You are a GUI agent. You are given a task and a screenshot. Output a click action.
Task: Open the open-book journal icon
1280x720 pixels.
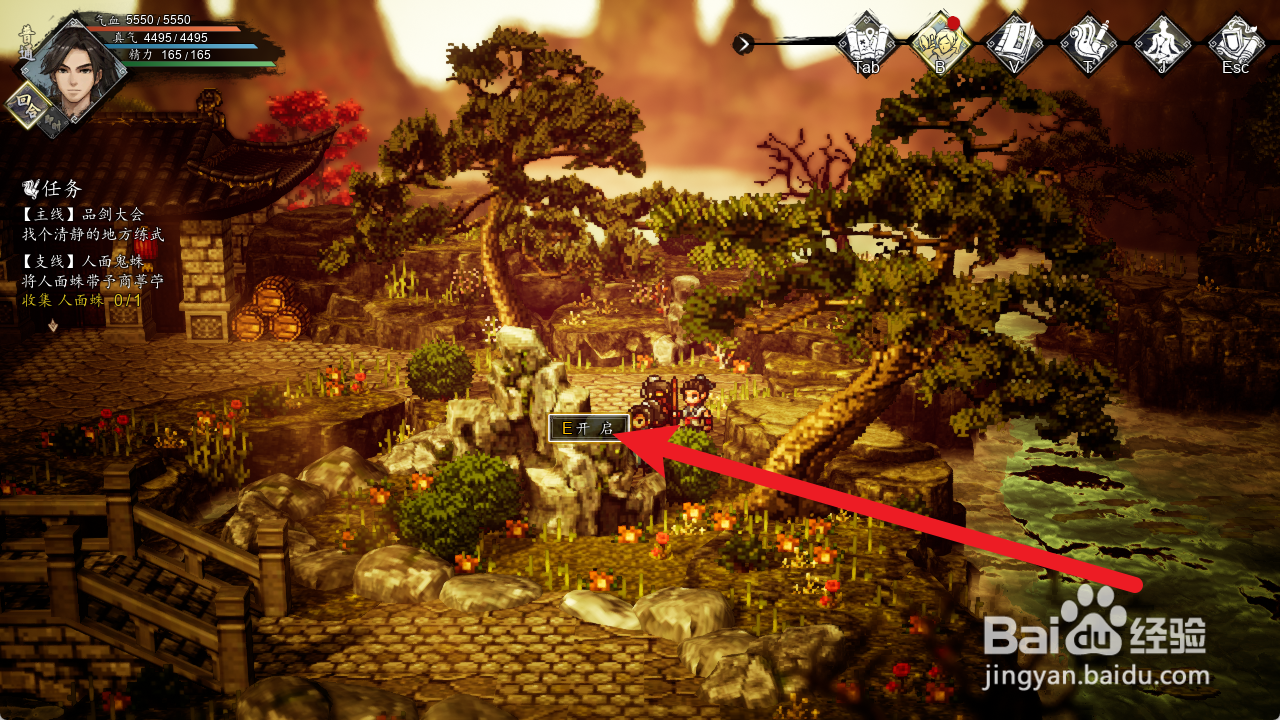1014,42
